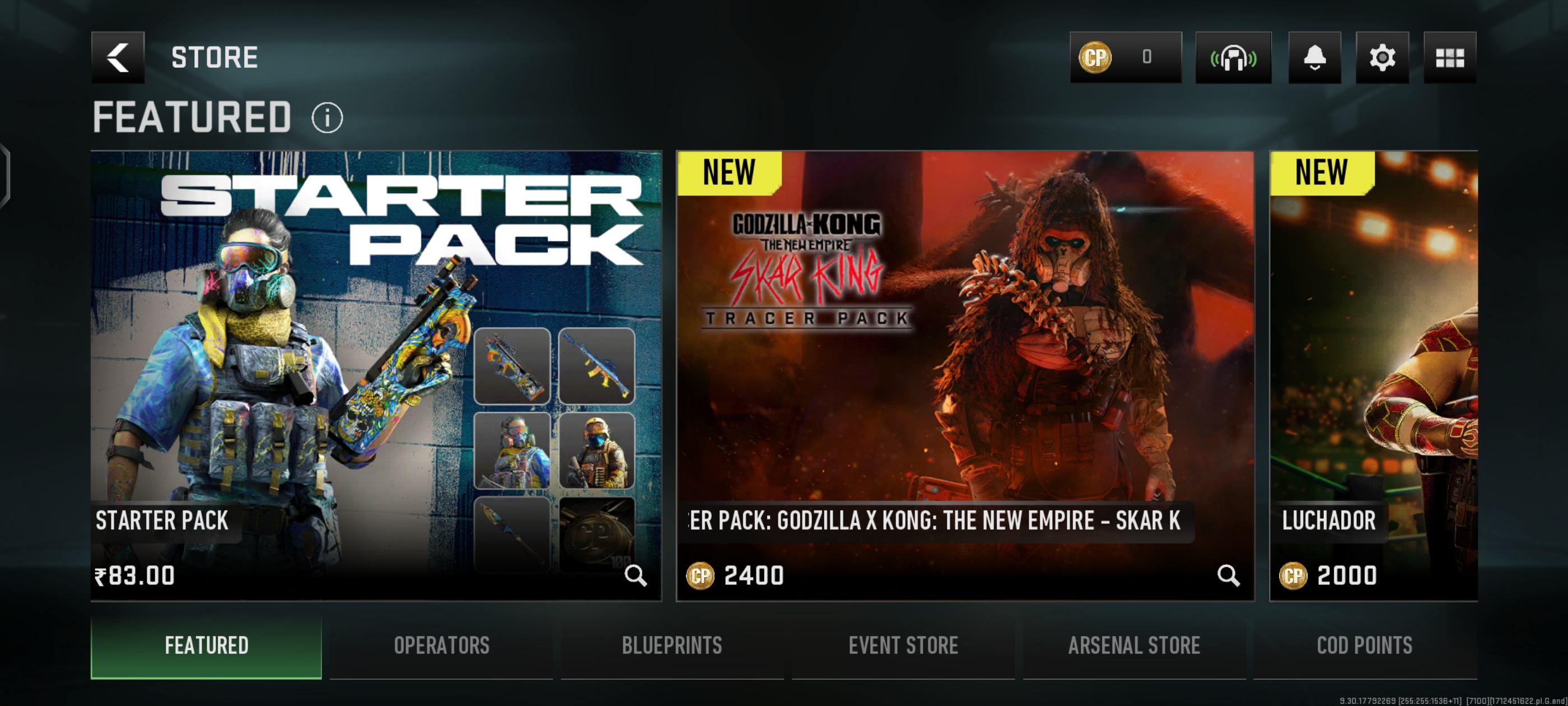Tap the headset voice chat icon
Image resolution: width=1568 pixels, height=706 pixels.
tap(1233, 58)
